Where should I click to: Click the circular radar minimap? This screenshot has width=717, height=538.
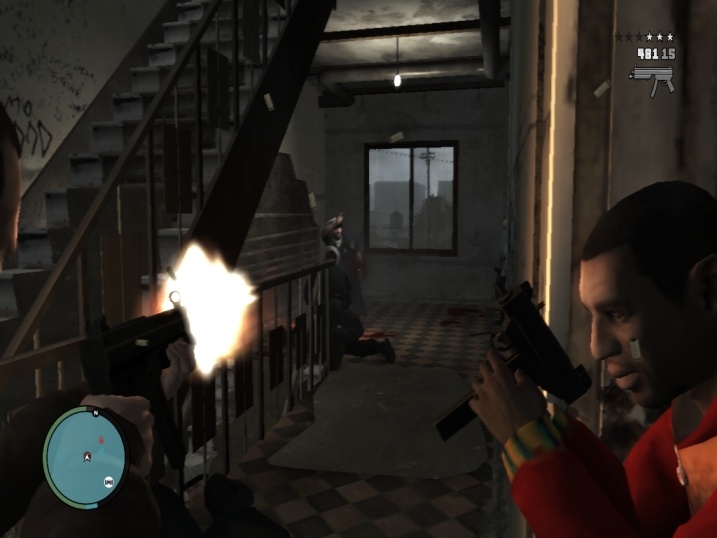(x=86, y=454)
